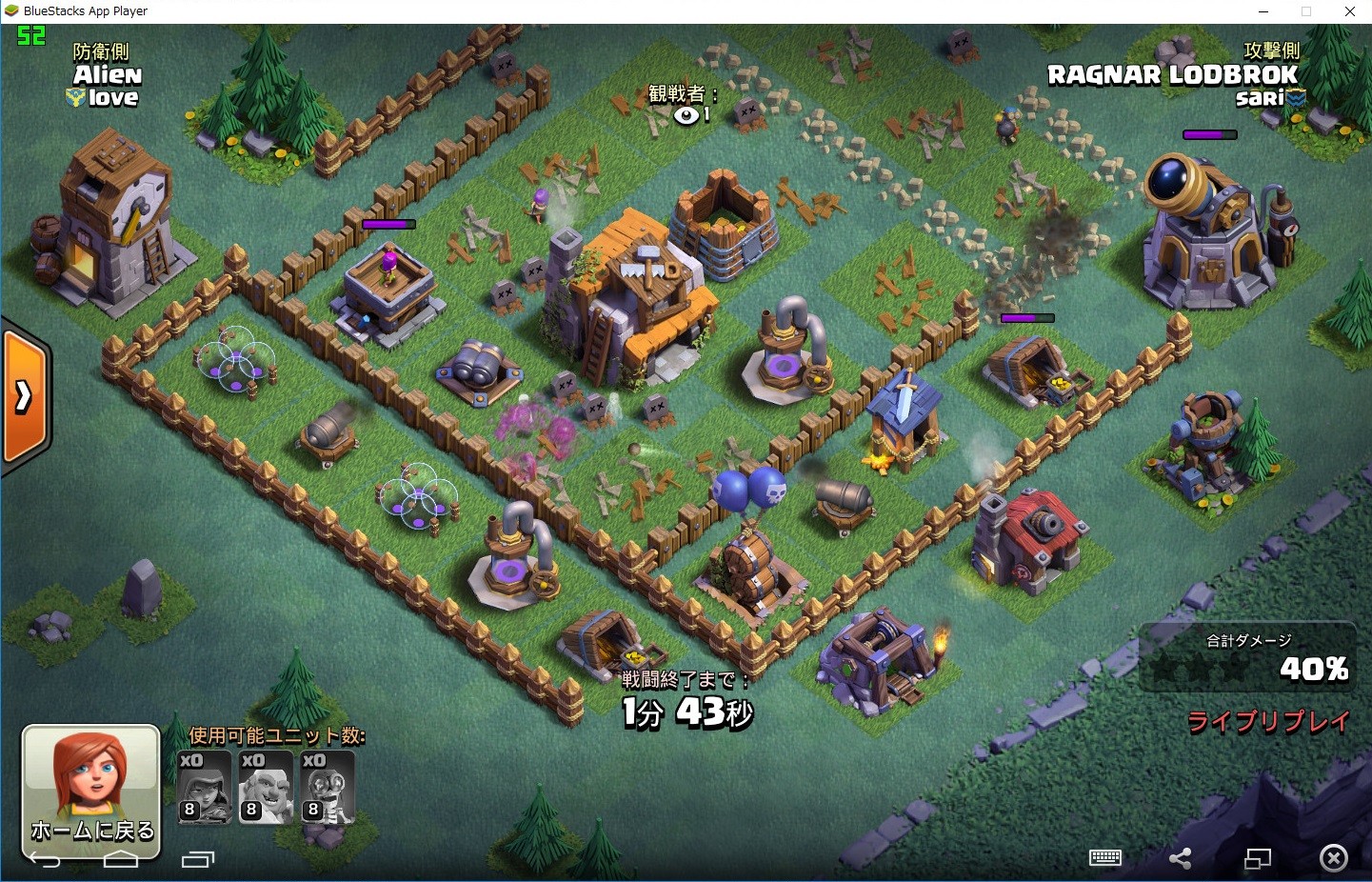This screenshot has height=882, width=1372.
Task: Switch BlueStacks to fullscreen mode
Action: [1258, 858]
